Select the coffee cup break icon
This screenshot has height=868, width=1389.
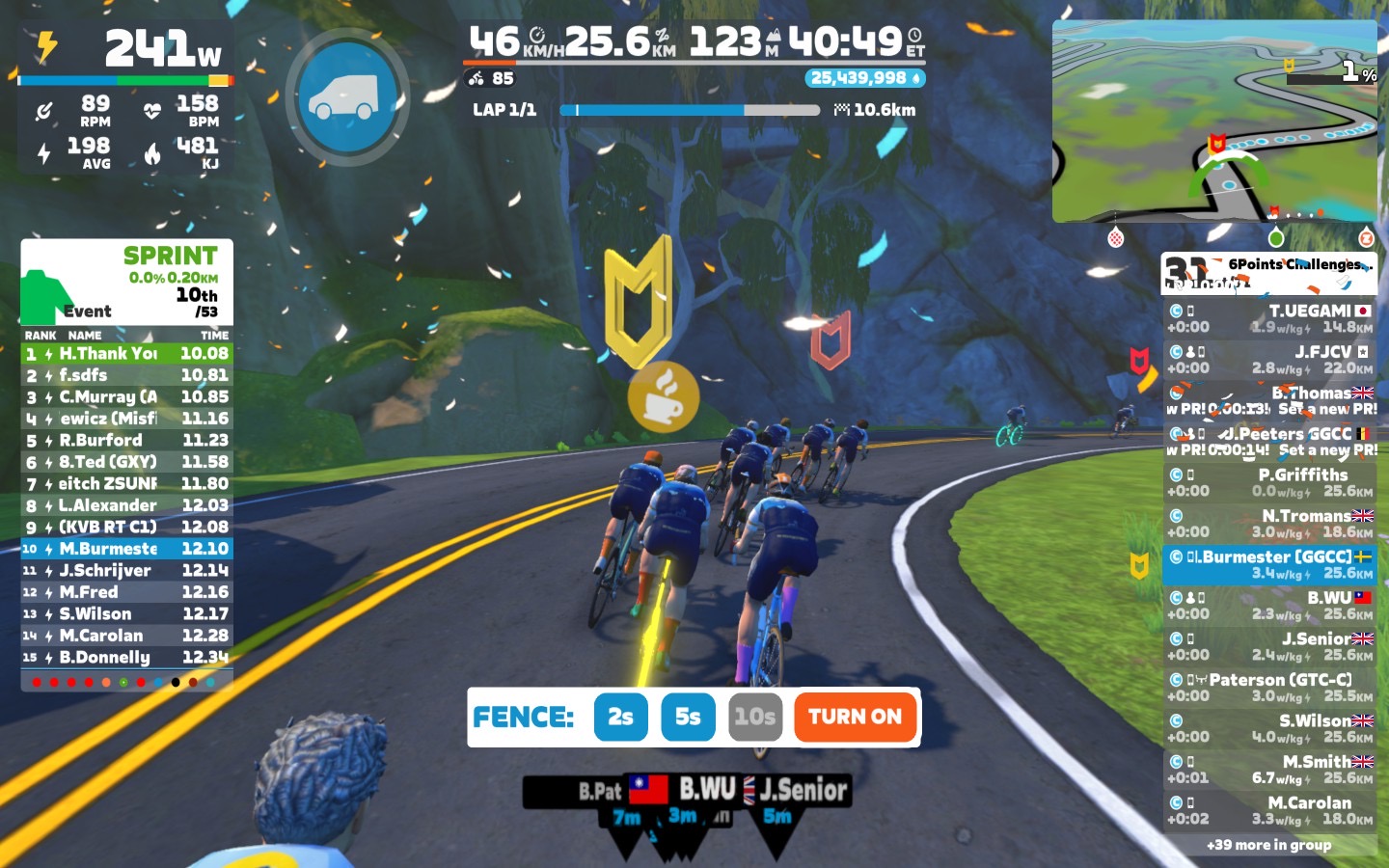664,396
